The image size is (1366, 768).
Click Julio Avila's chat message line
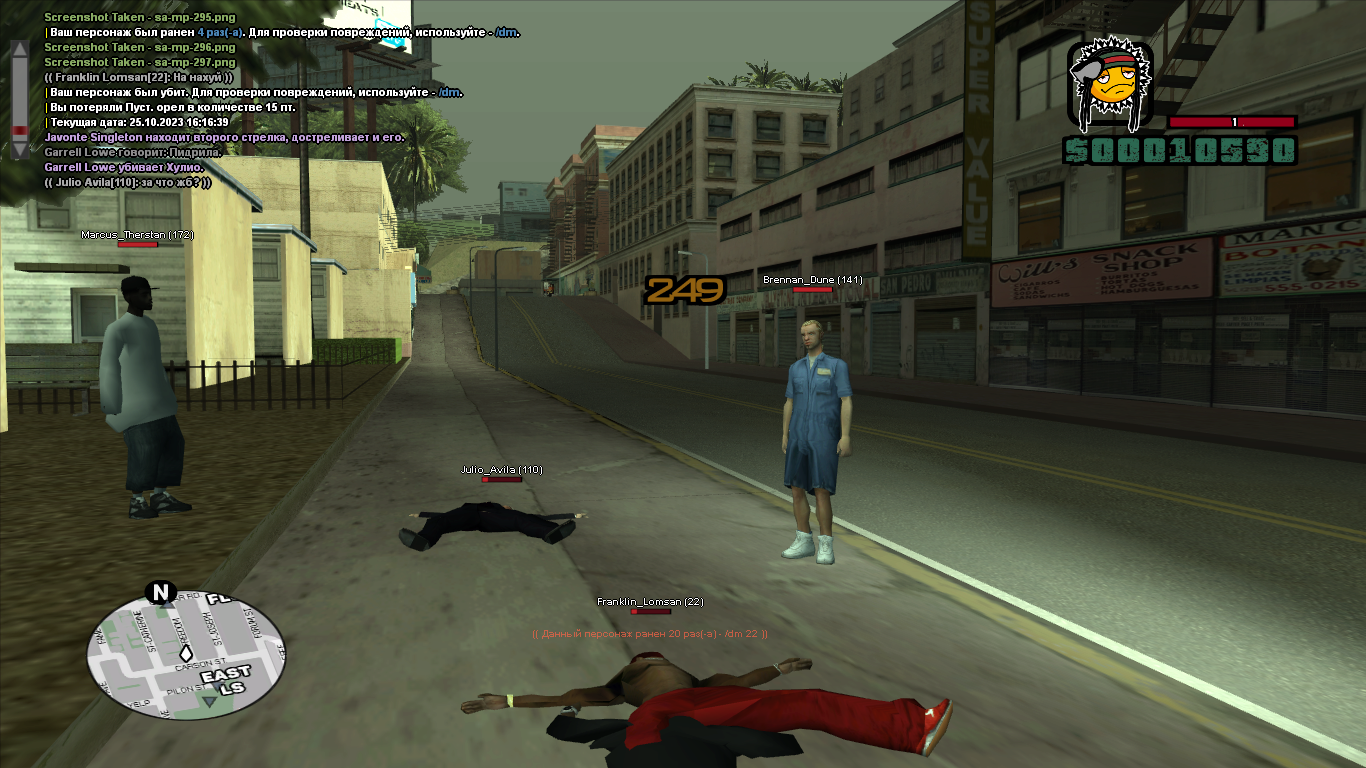pyautogui.click(x=128, y=182)
